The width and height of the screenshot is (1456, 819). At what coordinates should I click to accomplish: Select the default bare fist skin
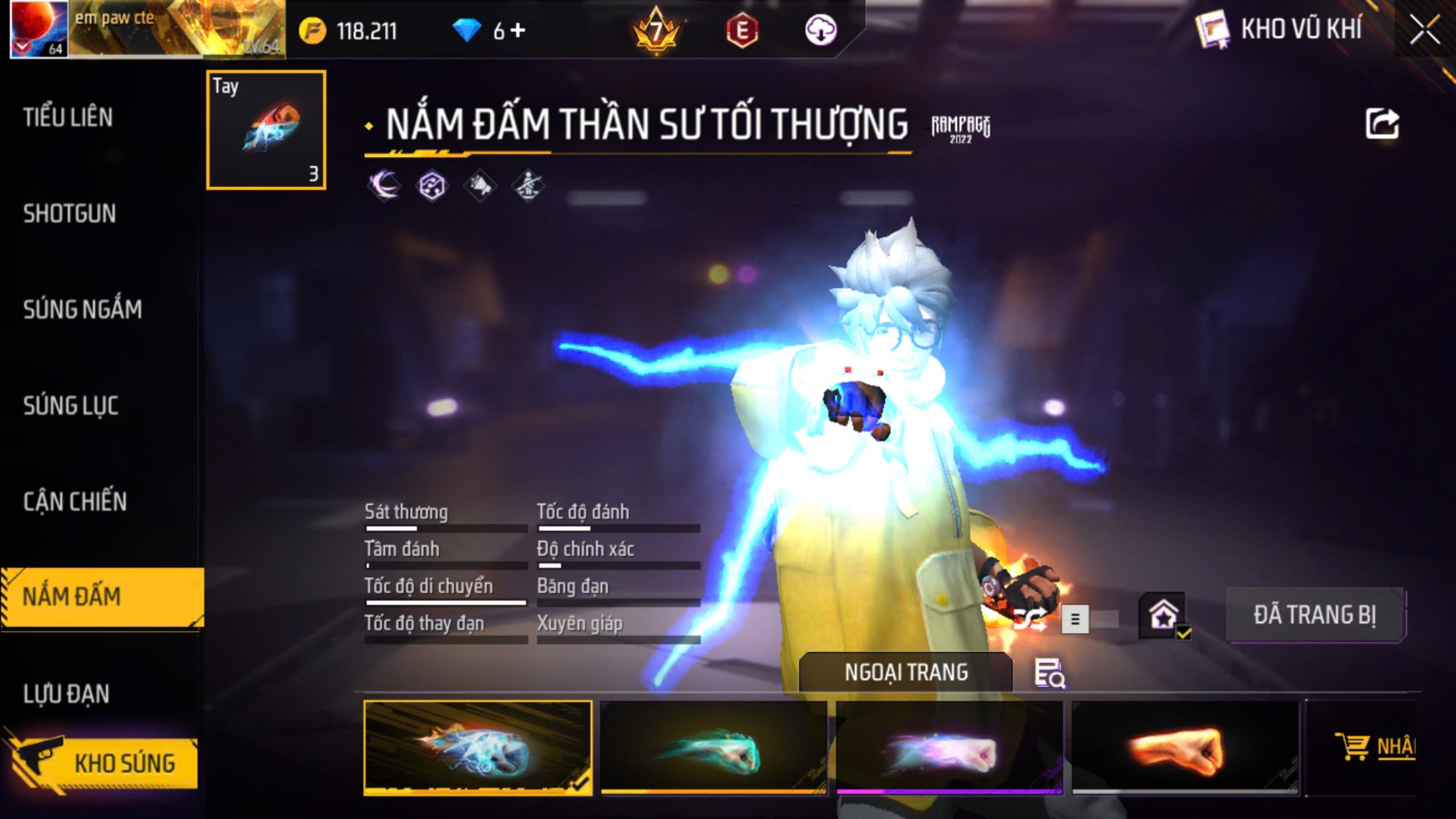[1185, 748]
